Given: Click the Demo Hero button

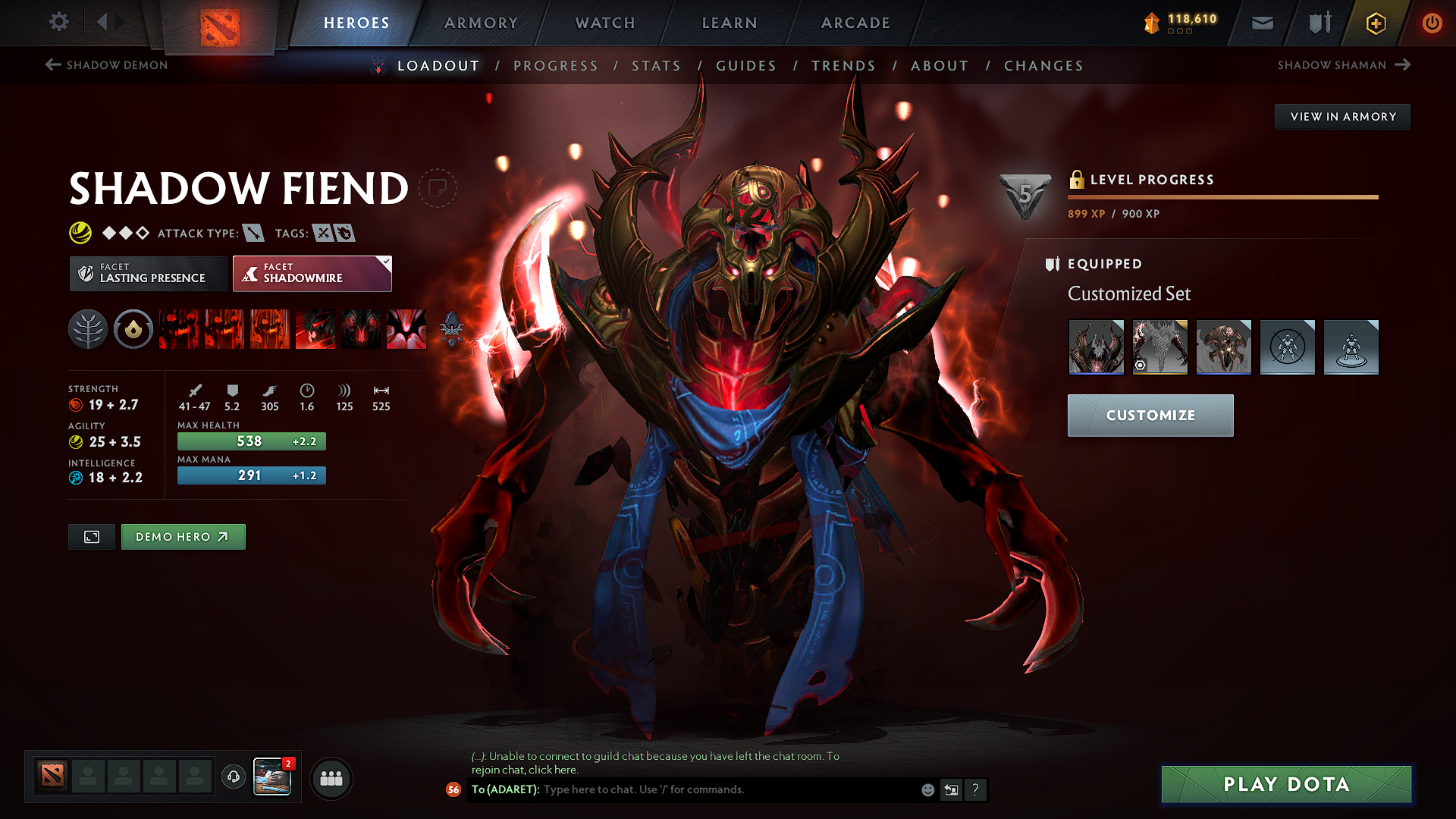Looking at the screenshot, I should coord(183,536).
